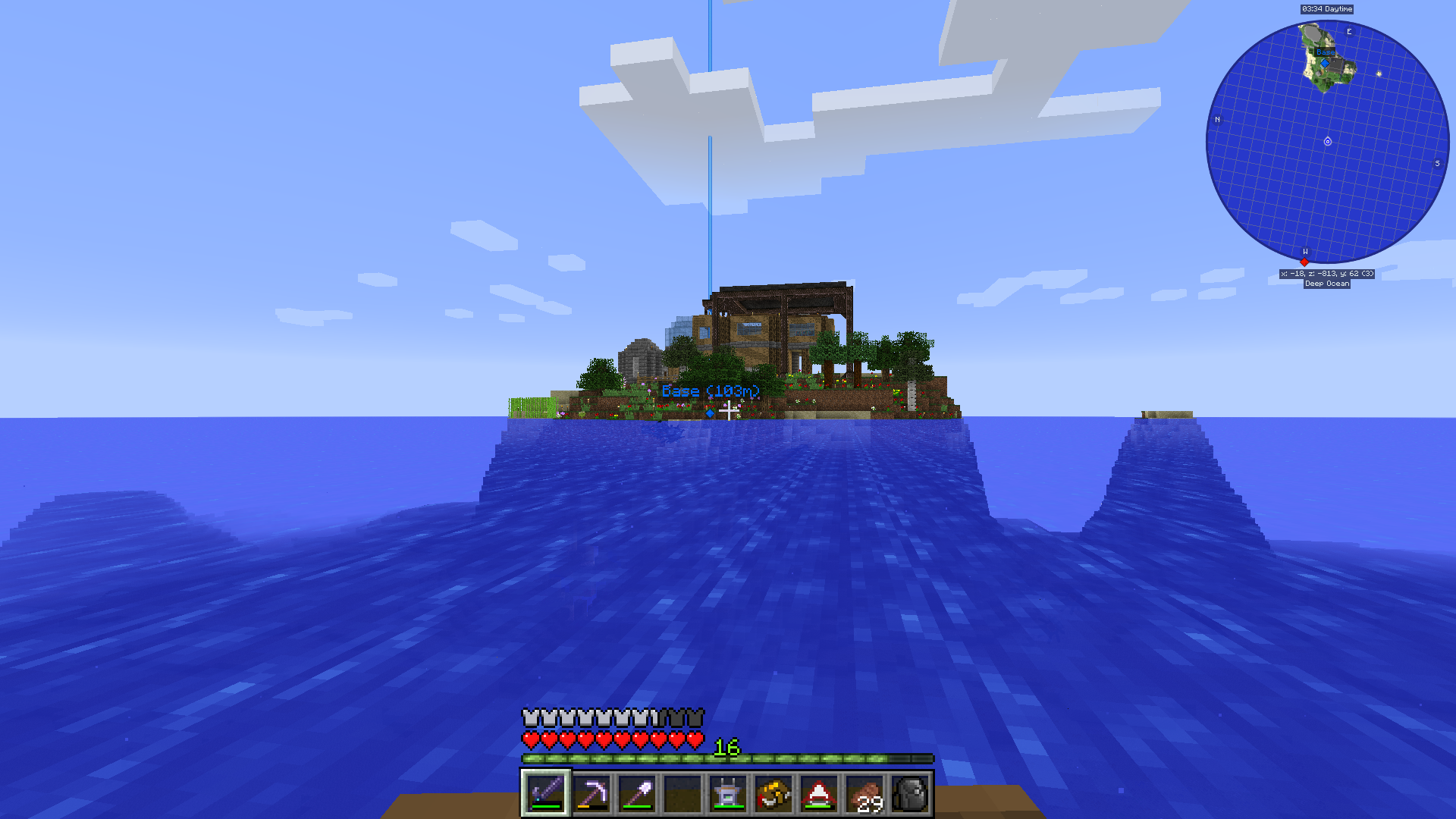Select the grey machine block hotbar slot
This screenshot has height=819, width=1456.
(x=727, y=793)
